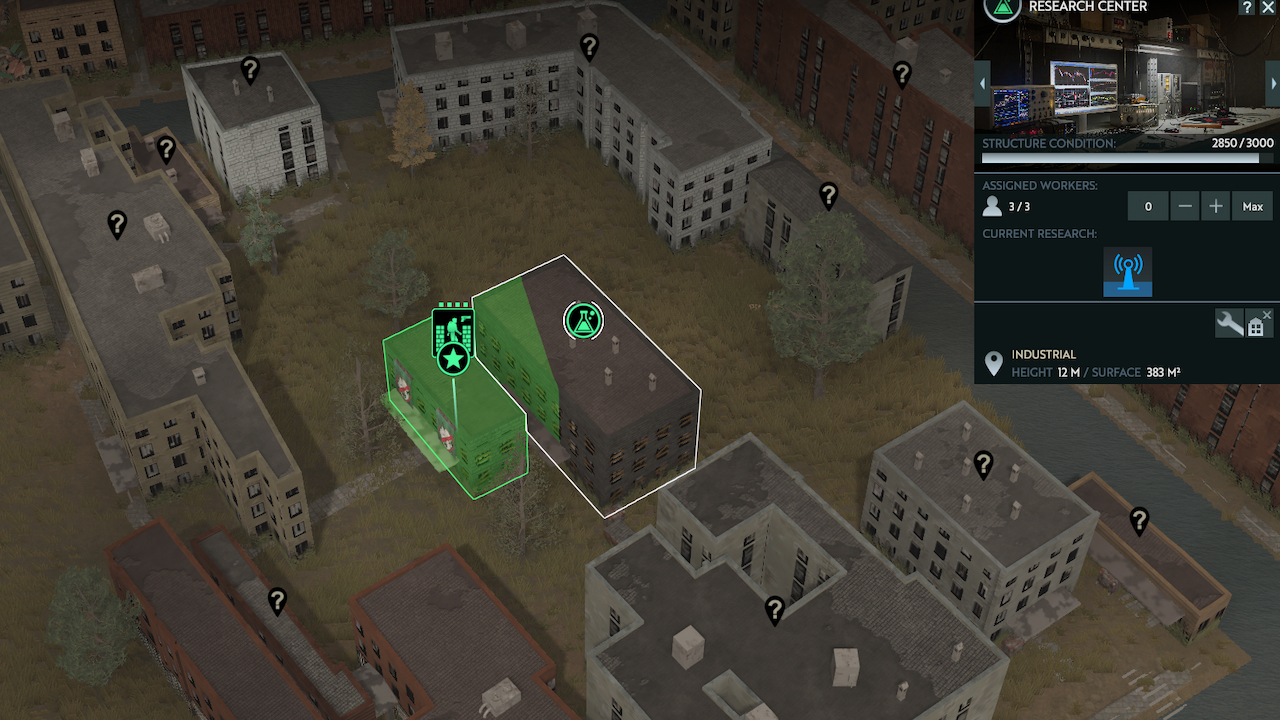1280x720 pixels.
Task: Go to the next building with right arrow
Action: 1273,83
